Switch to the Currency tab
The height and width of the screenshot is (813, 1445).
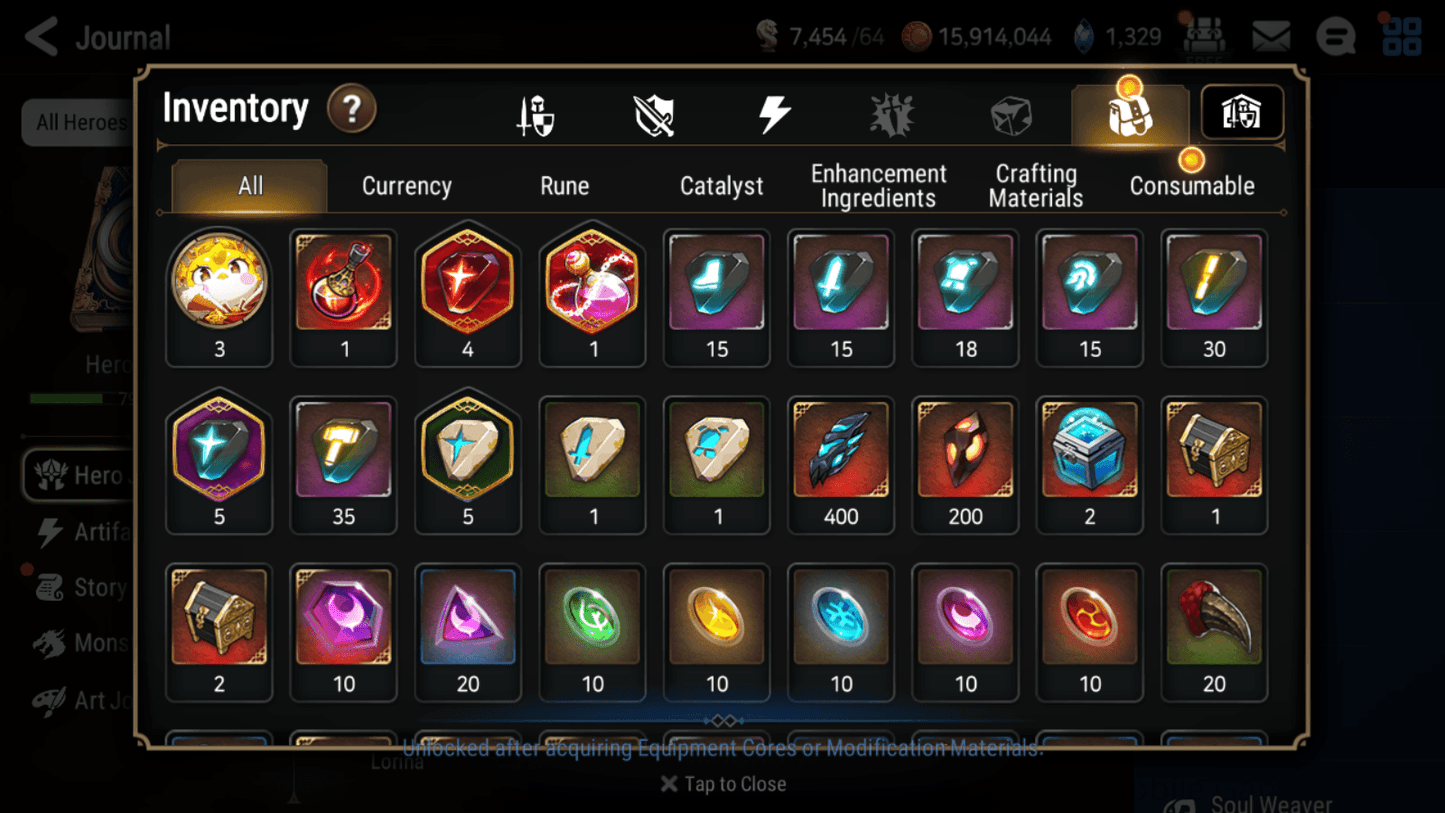[406, 185]
